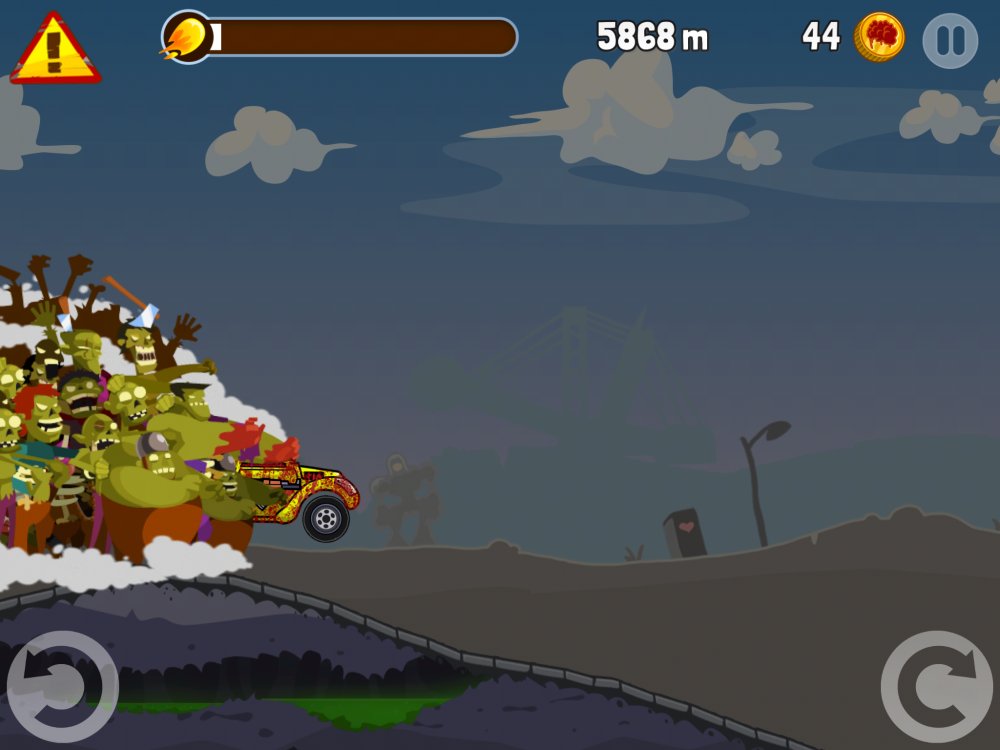Click the yellow warning triangle icon
Screen dimensions: 1000x750
coord(55,50)
